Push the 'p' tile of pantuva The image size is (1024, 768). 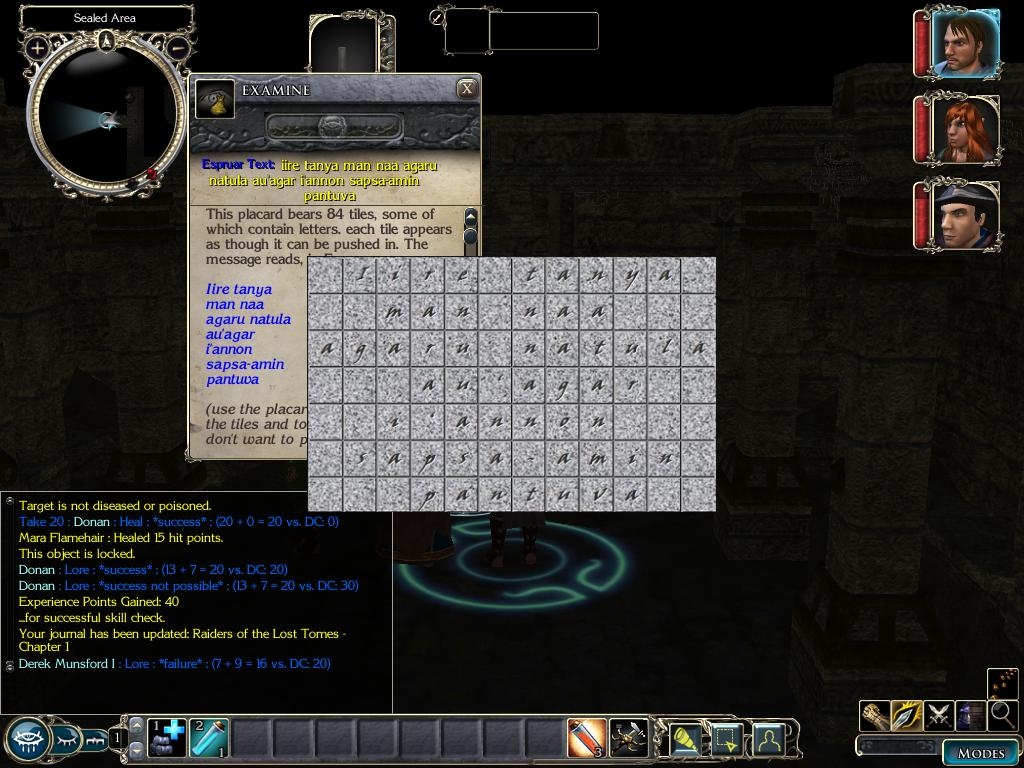(428, 494)
